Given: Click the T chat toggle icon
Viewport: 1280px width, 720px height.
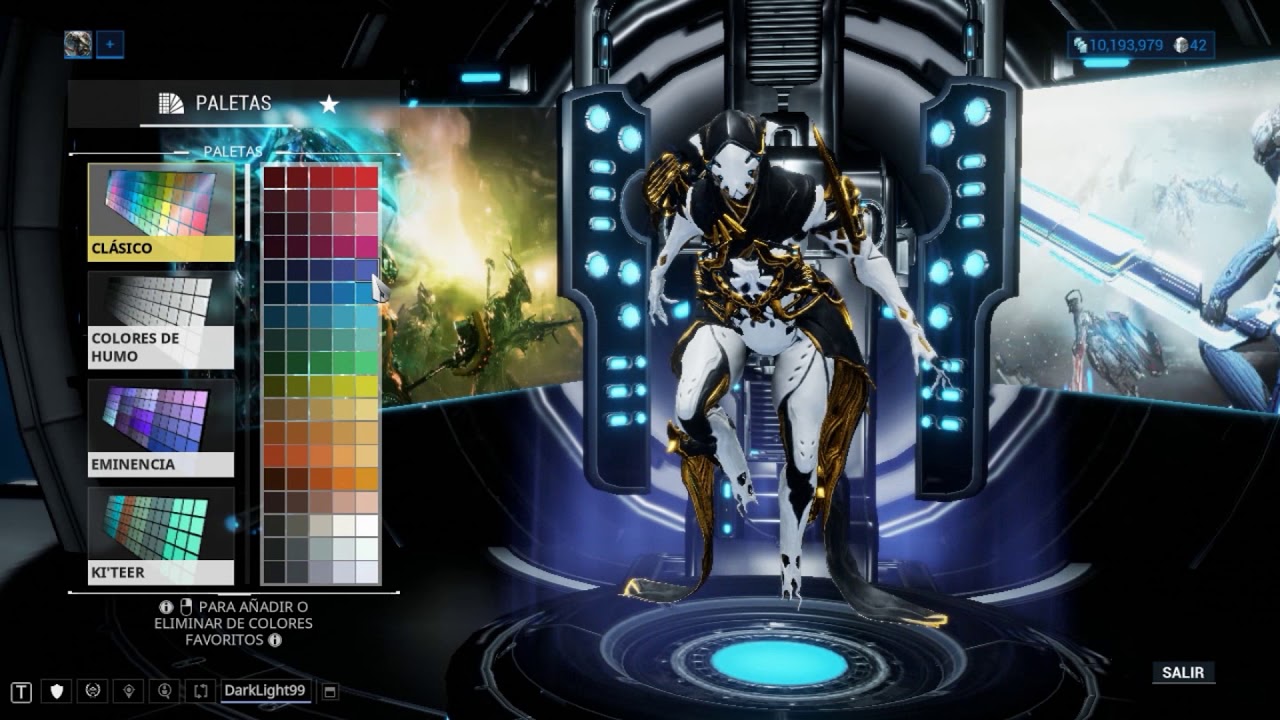Looking at the screenshot, I should [22, 691].
